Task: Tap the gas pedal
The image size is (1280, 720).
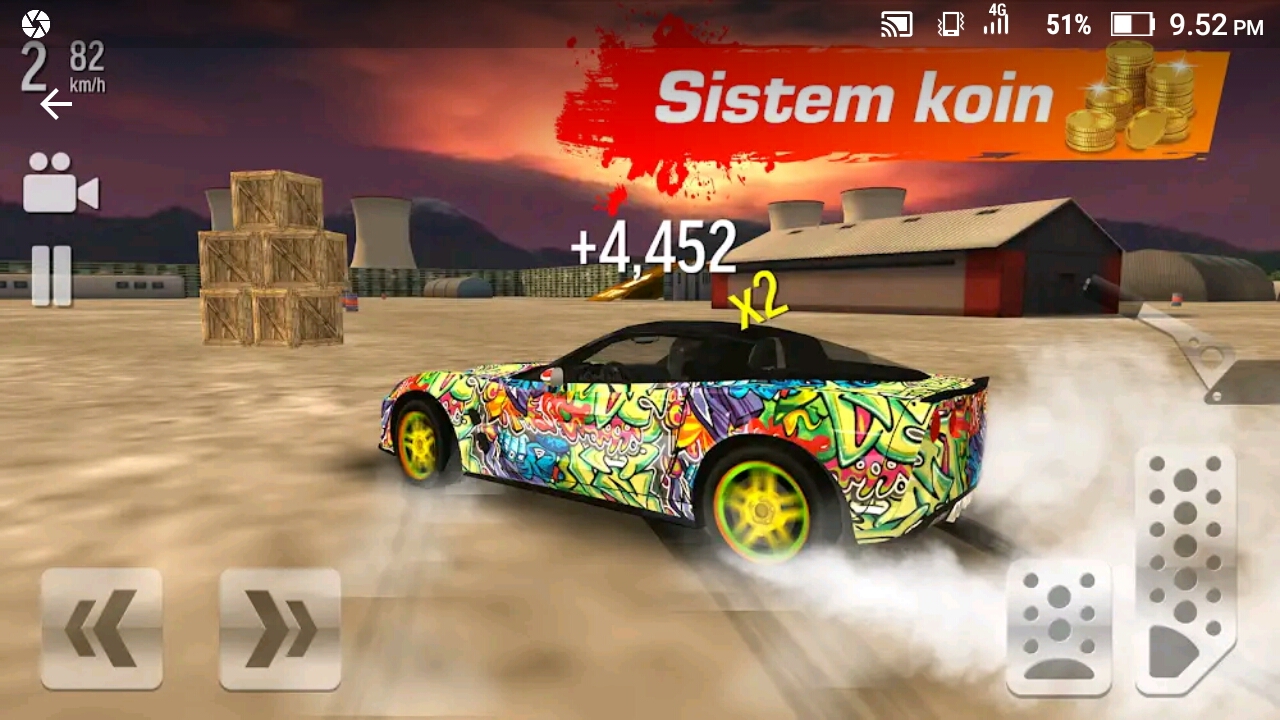Action: click(x=1185, y=570)
